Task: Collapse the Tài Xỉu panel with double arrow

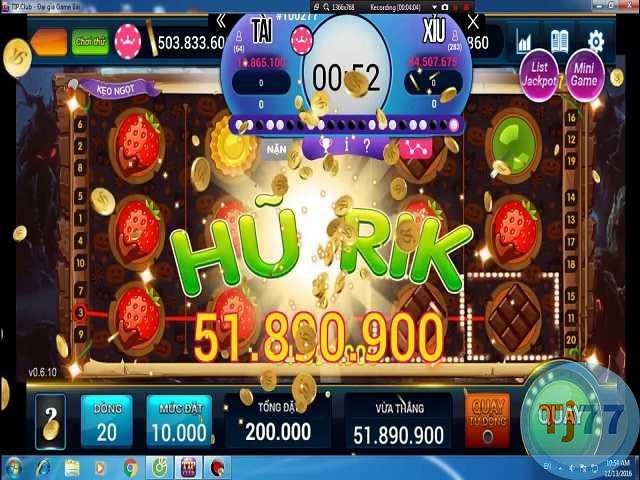Action: pyautogui.click(x=221, y=21)
